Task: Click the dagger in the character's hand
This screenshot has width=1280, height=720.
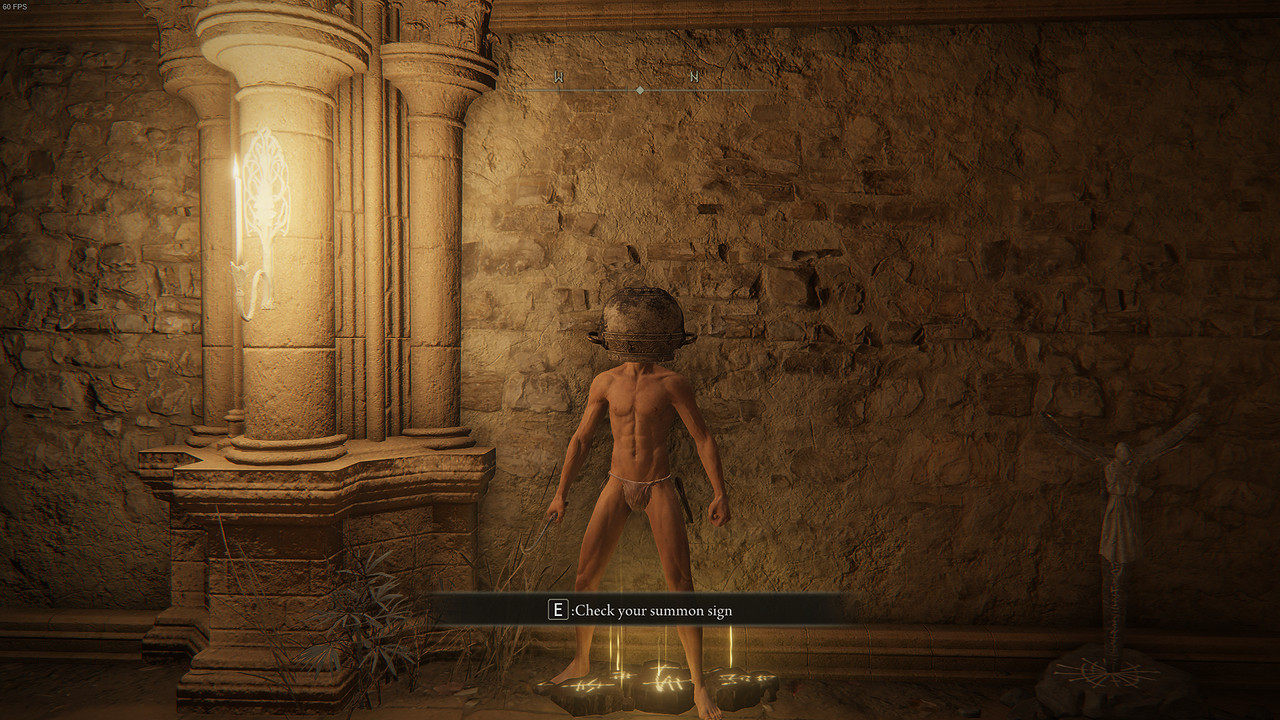Action: (x=541, y=530)
